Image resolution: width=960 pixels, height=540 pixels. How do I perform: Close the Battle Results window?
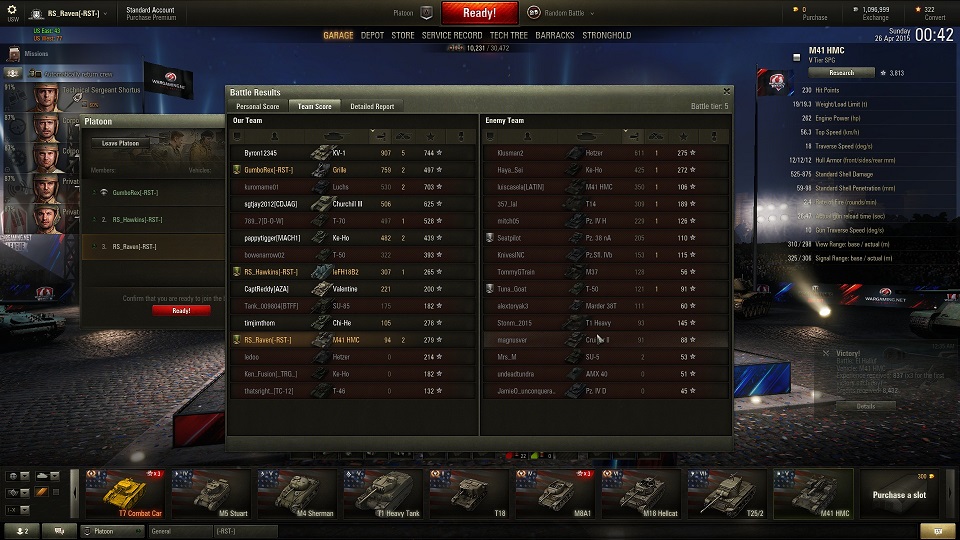(727, 91)
